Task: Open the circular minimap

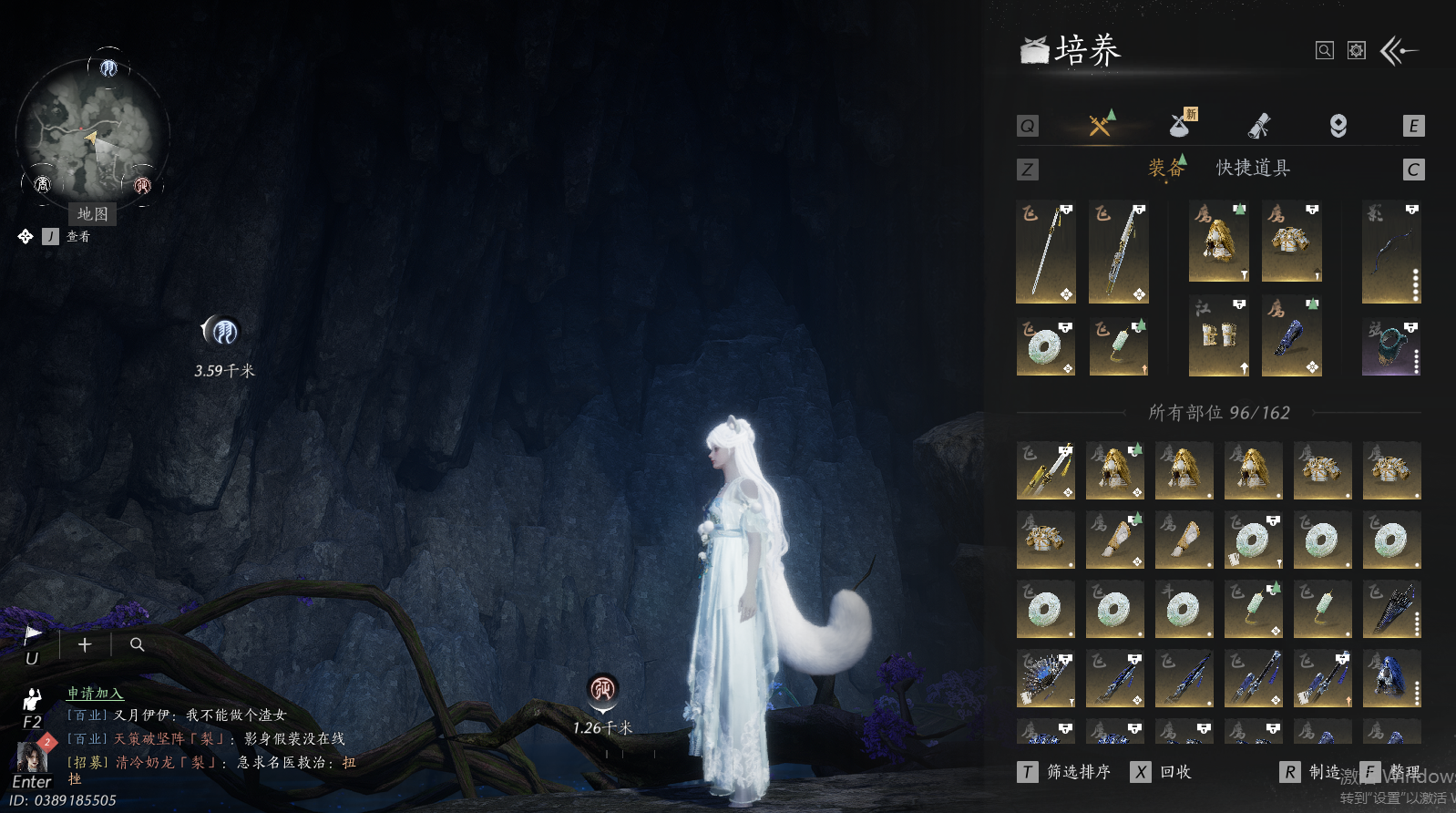Action: 92,133
